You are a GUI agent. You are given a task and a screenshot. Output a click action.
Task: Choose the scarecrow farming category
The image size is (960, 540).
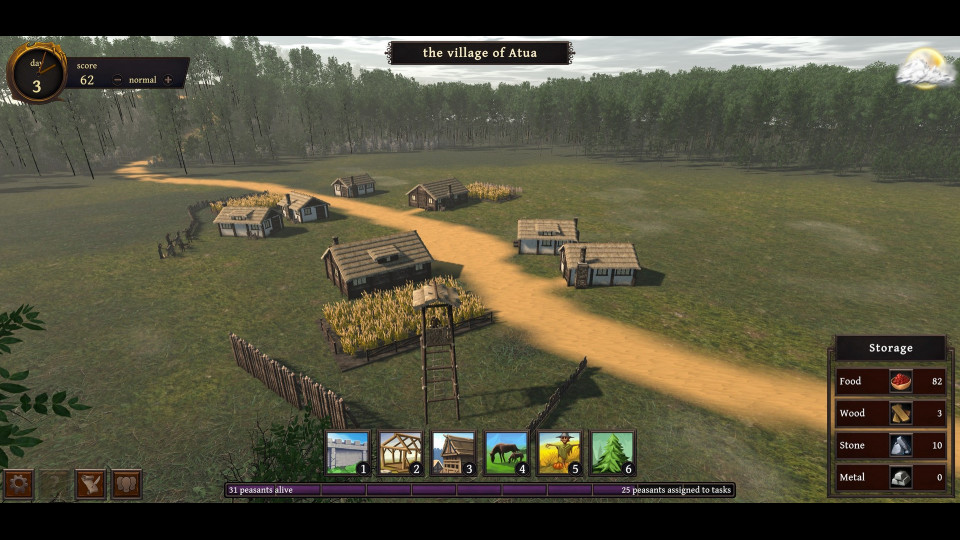coord(559,453)
